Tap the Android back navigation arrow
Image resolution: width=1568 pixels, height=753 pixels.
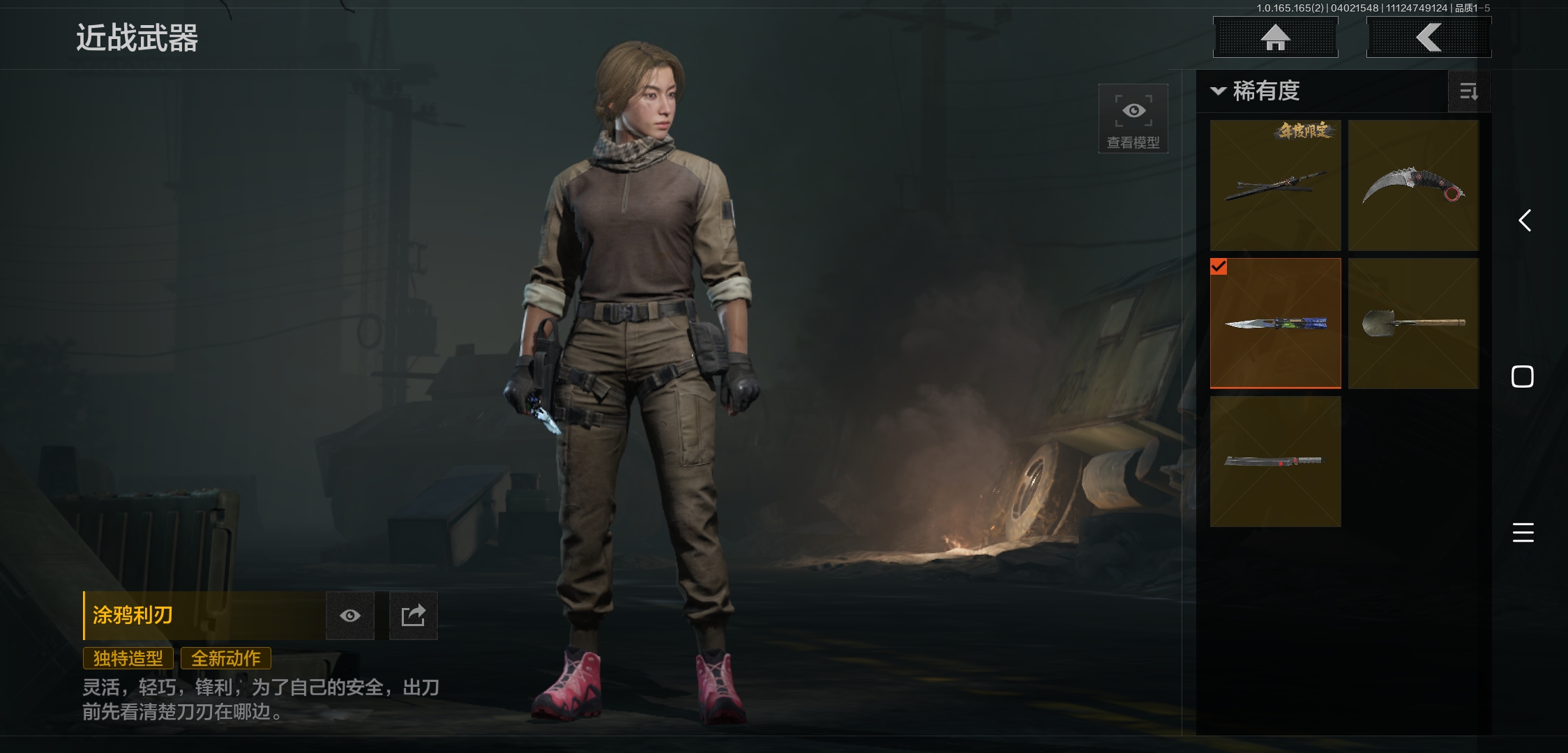coord(1524,221)
